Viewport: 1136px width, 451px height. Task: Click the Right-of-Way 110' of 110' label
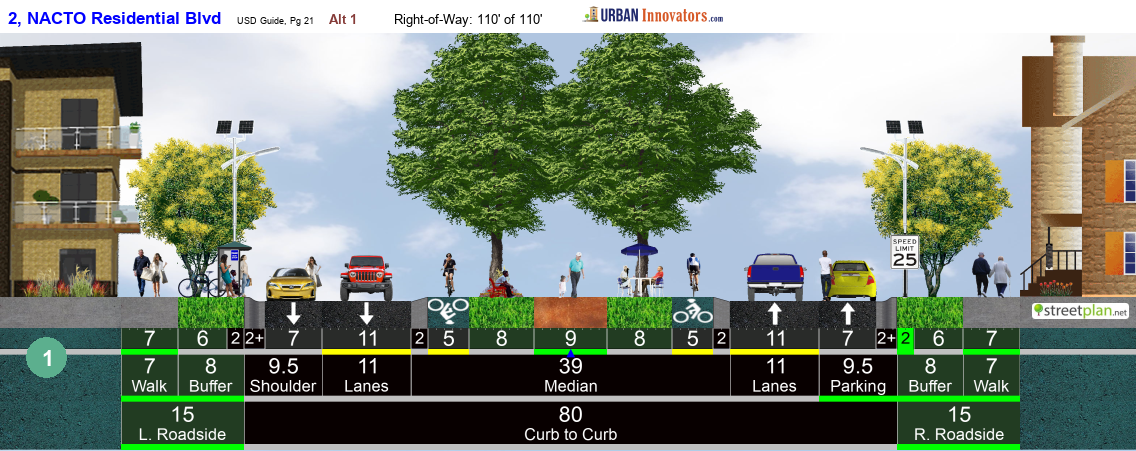click(468, 19)
